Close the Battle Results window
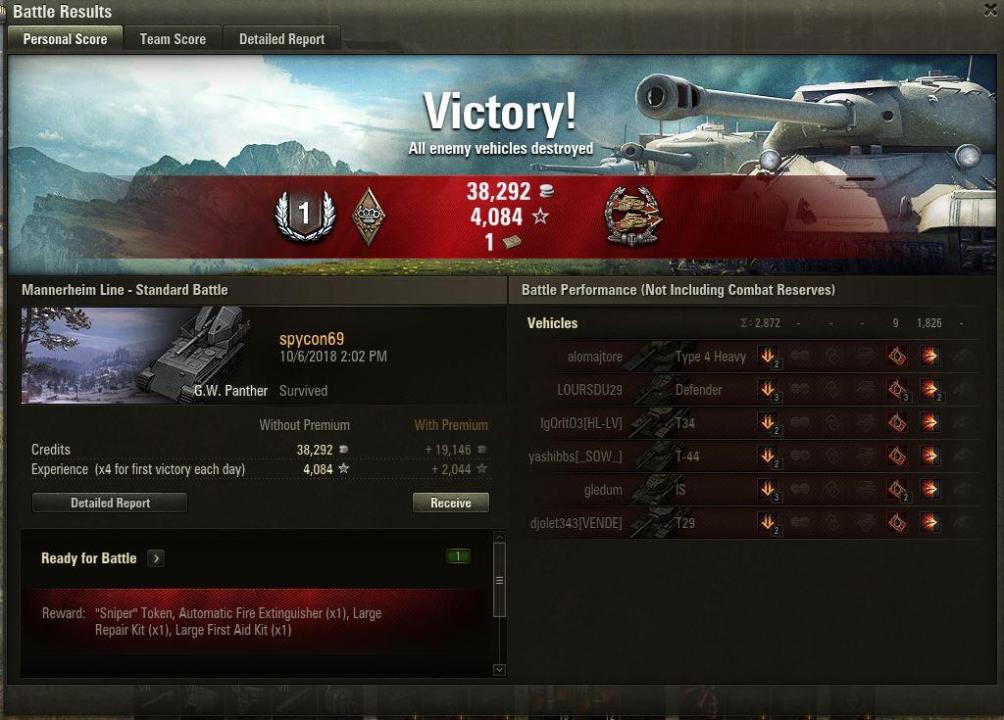The width and height of the screenshot is (1004, 720). (x=990, y=10)
